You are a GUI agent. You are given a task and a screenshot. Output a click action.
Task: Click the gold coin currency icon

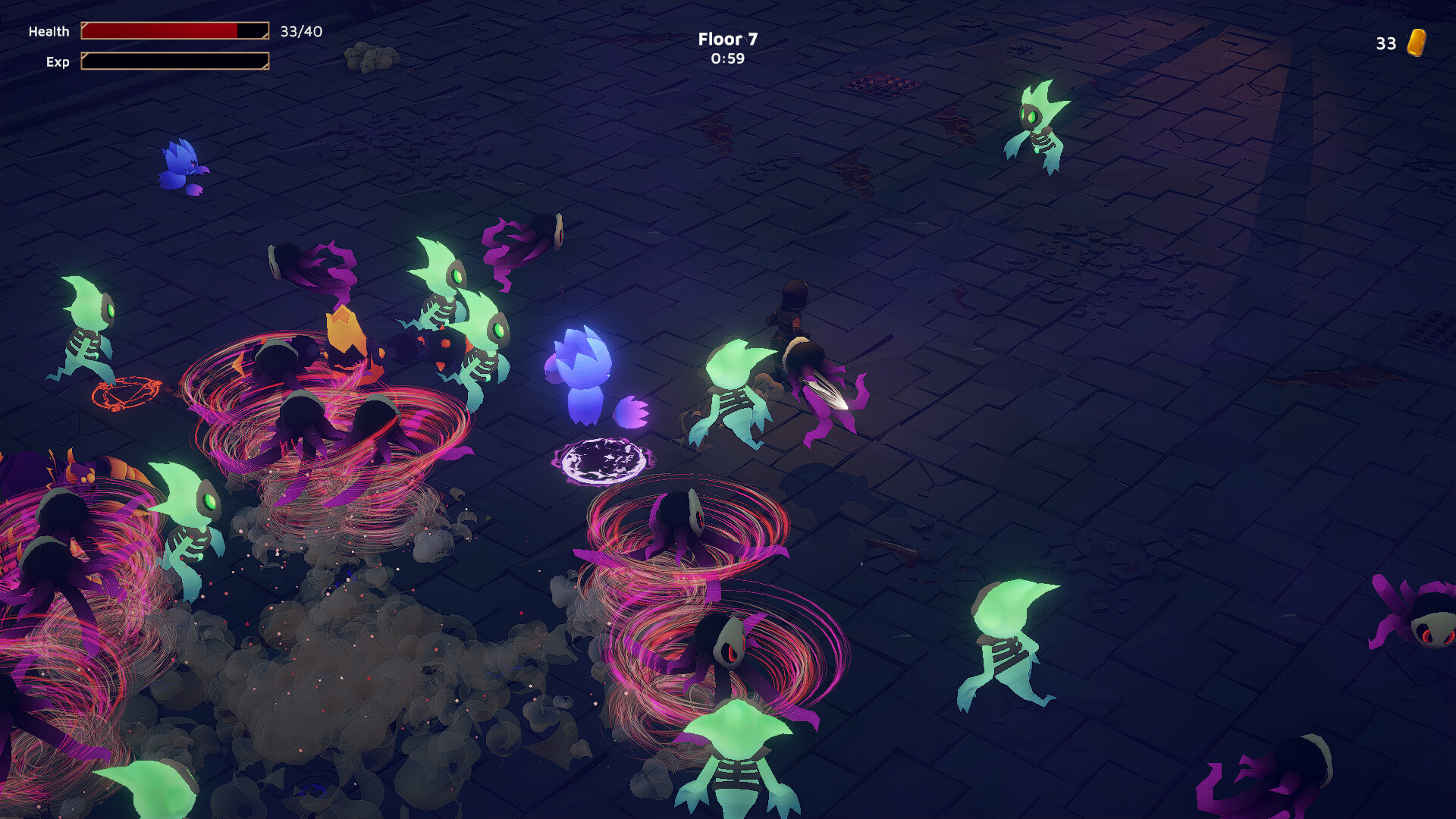point(1417,43)
